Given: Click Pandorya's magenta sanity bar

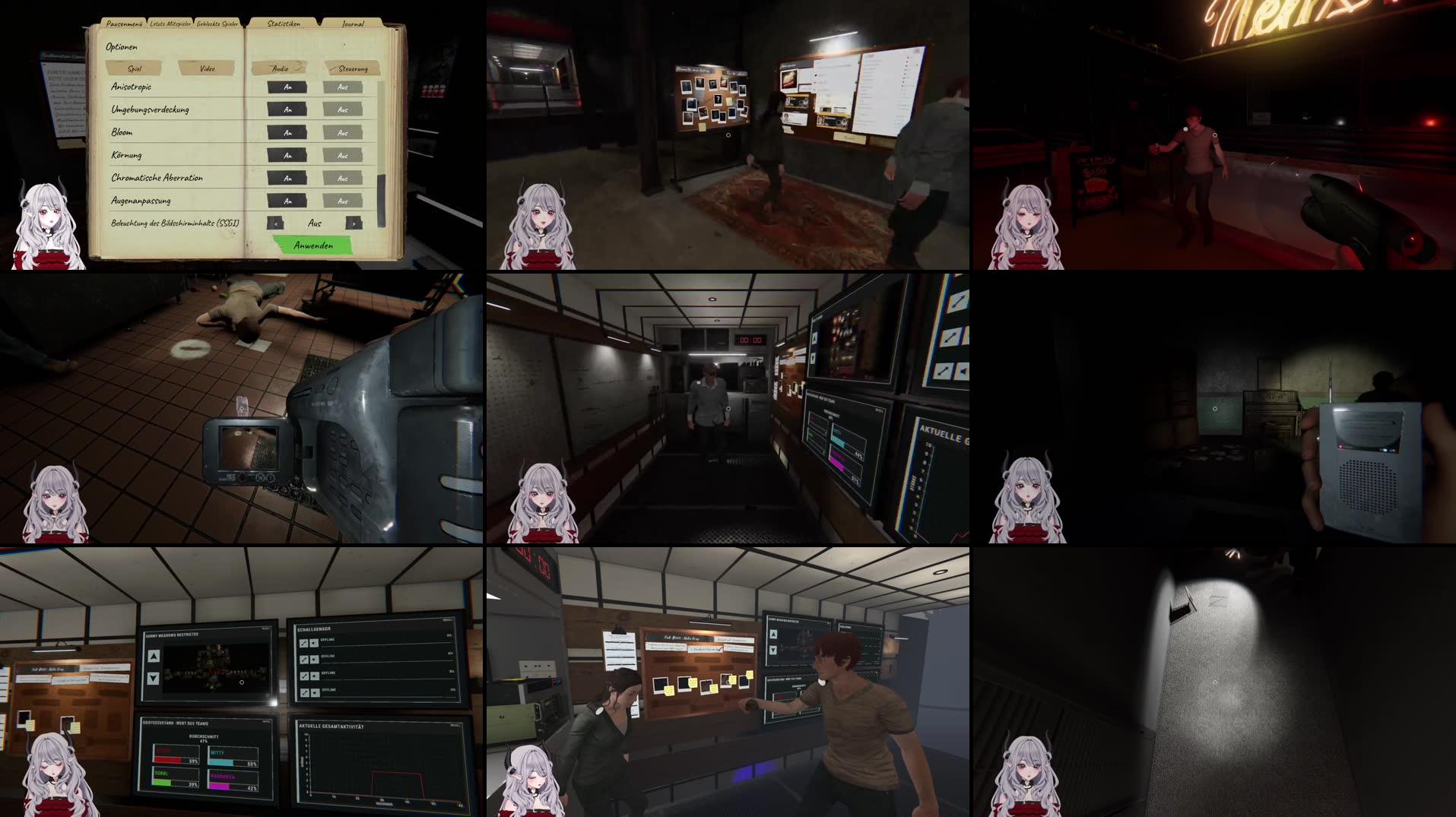Looking at the screenshot, I should pos(220,787).
